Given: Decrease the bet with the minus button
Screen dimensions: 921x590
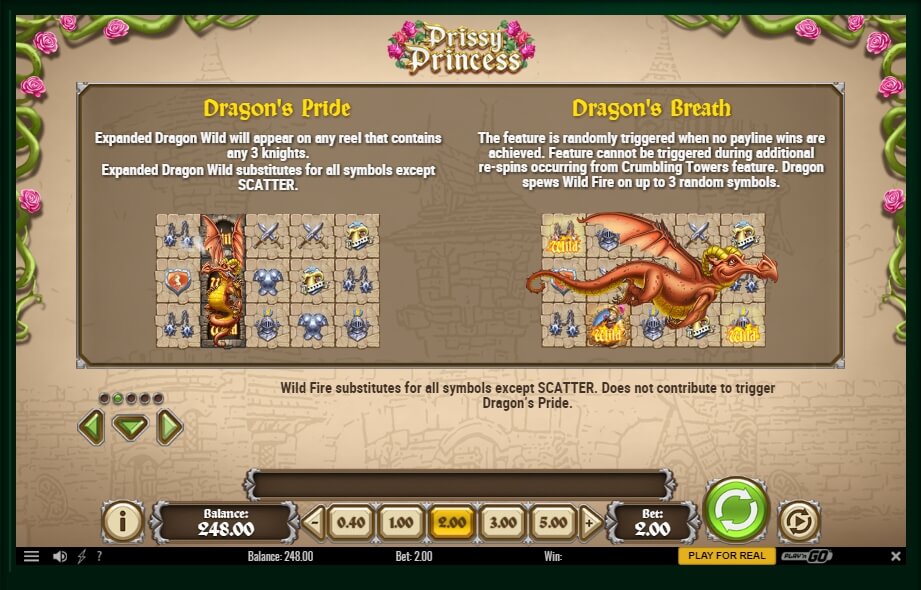Looking at the screenshot, I should coord(314,522).
